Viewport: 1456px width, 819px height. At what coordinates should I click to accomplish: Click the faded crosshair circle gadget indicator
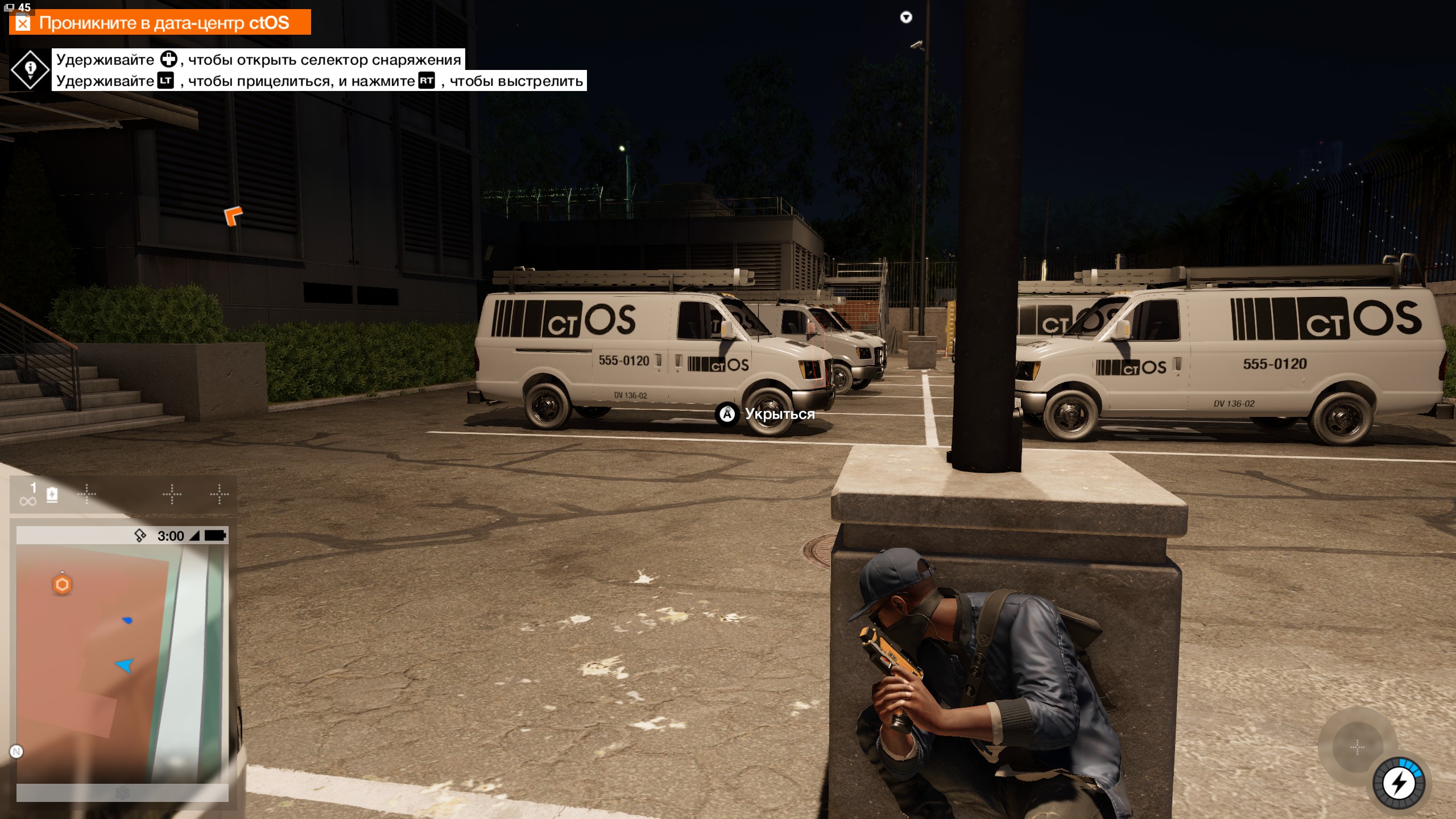(1357, 747)
